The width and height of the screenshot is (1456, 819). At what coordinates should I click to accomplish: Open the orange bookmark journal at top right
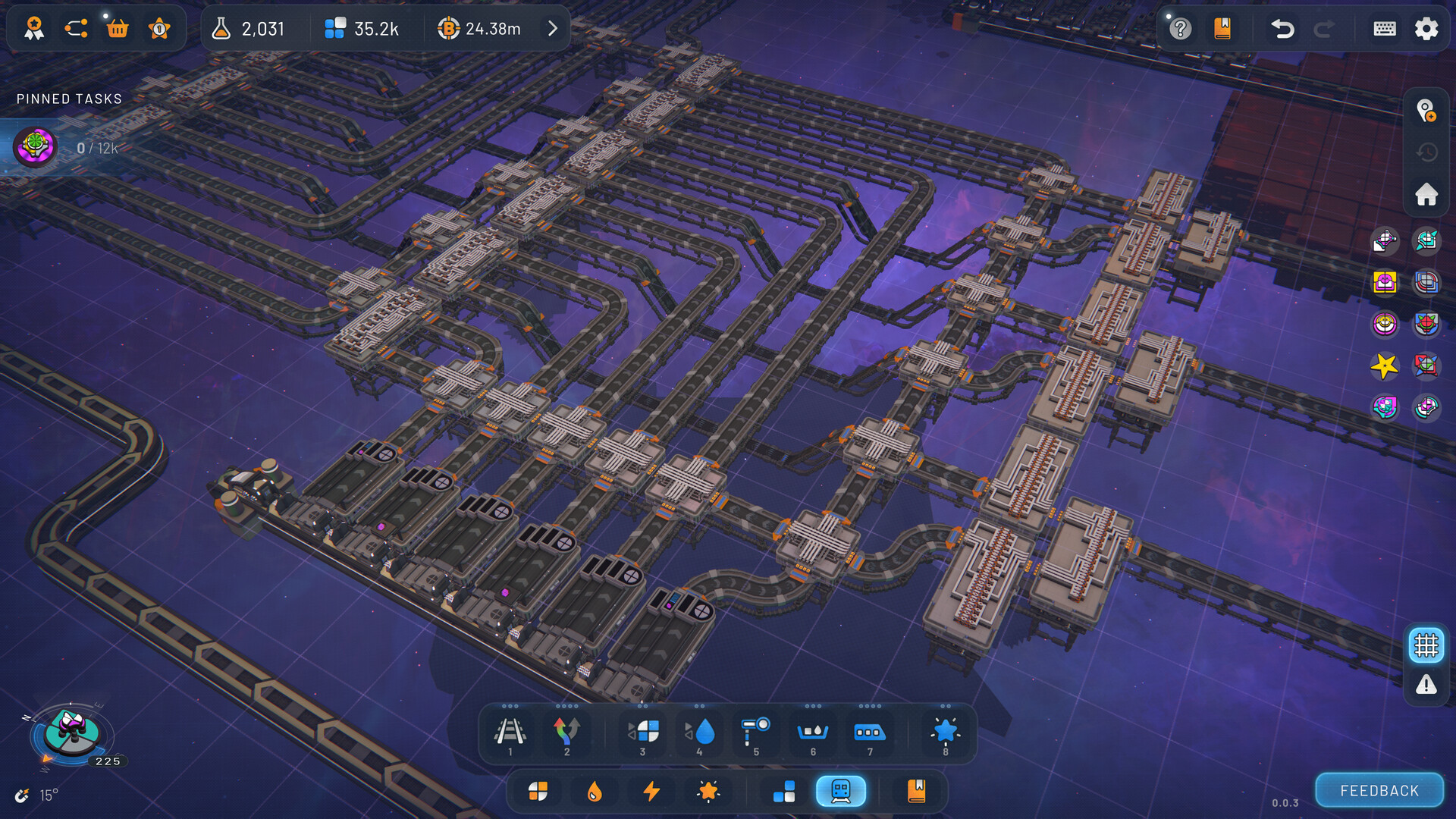click(x=1222, y=29)
